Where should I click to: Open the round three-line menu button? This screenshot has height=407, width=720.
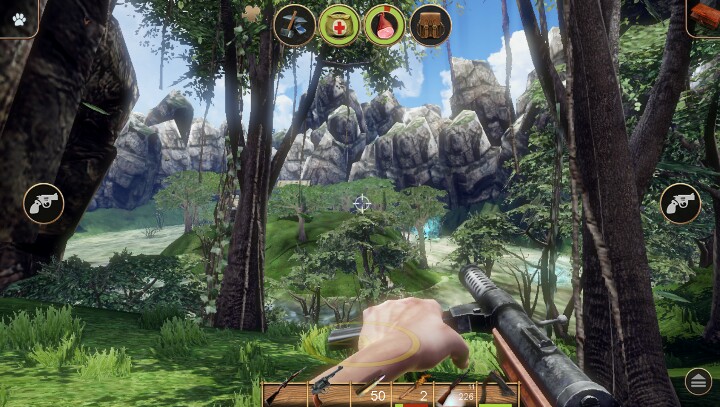697,381
